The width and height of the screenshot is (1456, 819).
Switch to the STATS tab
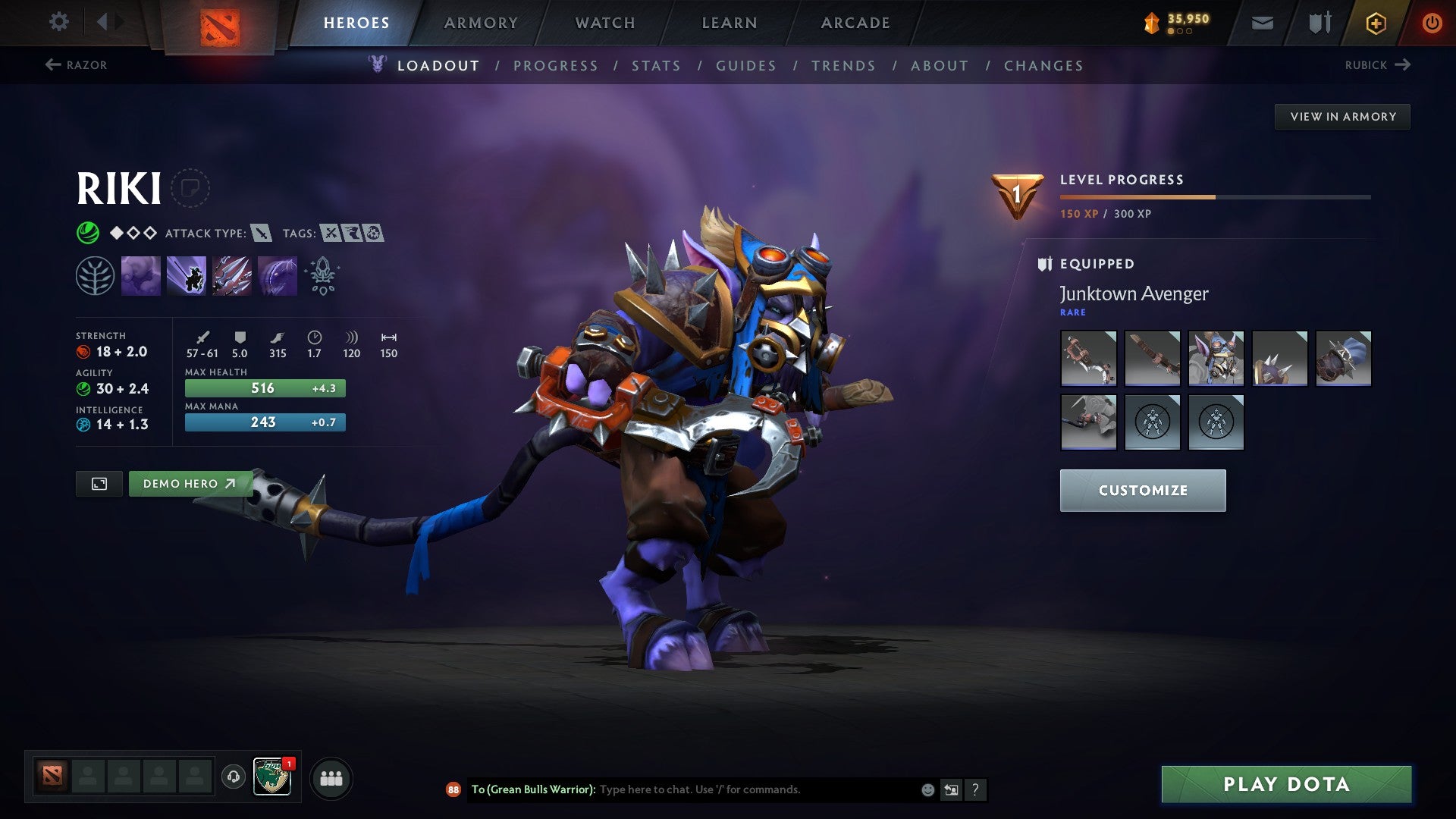click(657, 66)
